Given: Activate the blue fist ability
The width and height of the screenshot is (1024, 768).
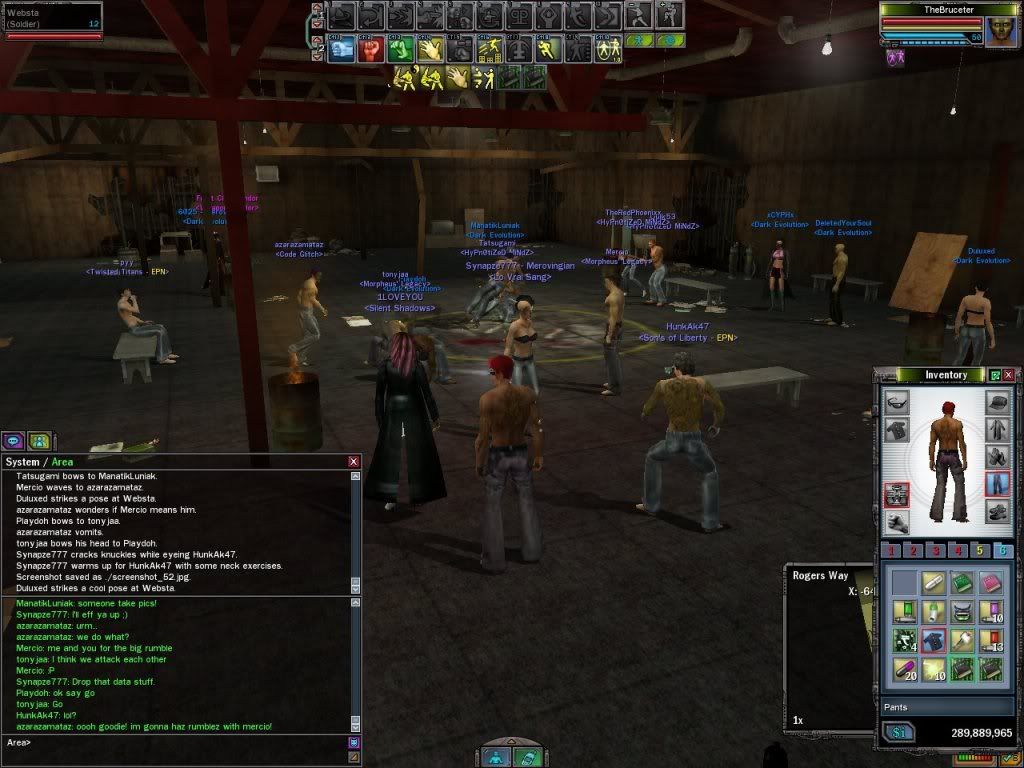Looking at the screenshot, I should click(x=342, y=48).
